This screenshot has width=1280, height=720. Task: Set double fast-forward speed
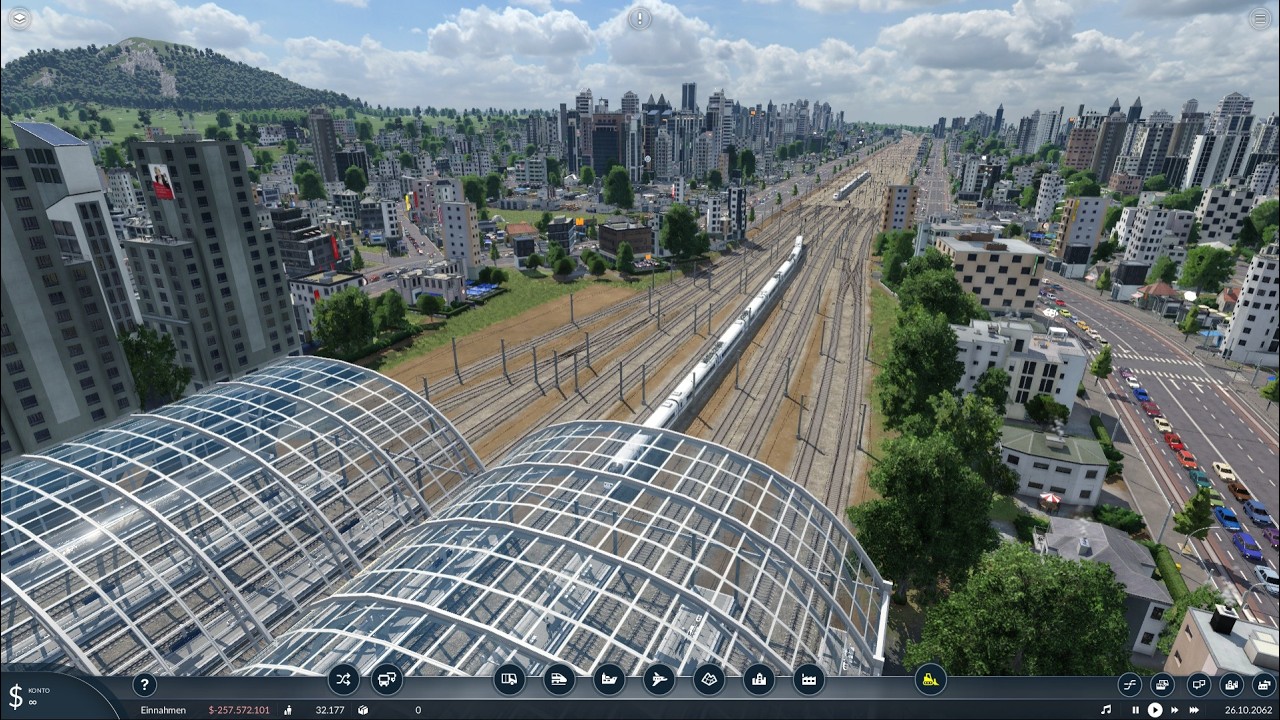(x=1174, y=710)
